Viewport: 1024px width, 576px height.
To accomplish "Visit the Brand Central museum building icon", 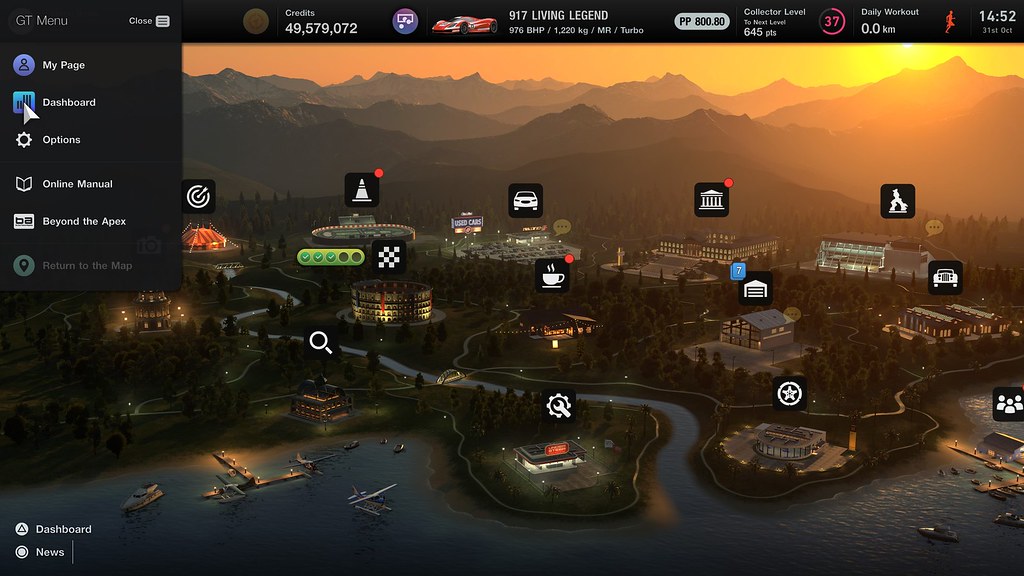I will (x=711, y=200).
